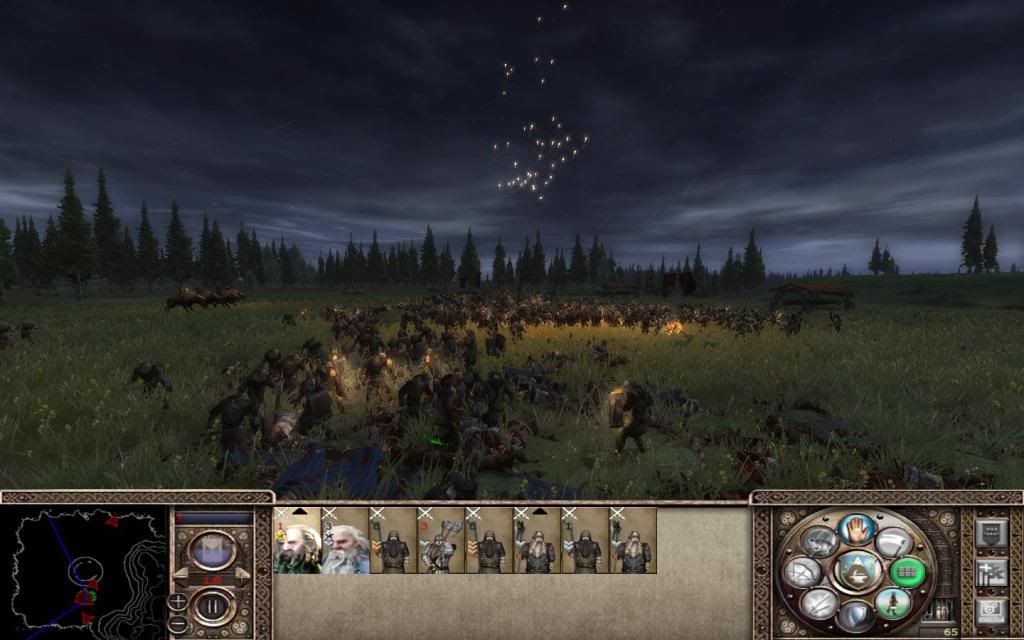Image resolution: width=1024 pixels, height=640 pixels.
Task: Click the central mountain emblem button
Action: pos(857,571)
